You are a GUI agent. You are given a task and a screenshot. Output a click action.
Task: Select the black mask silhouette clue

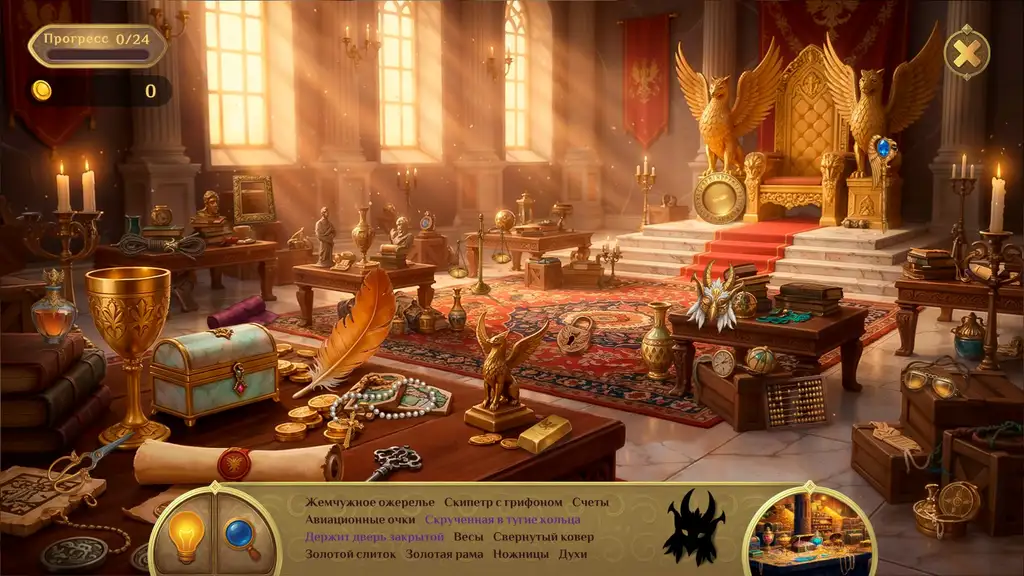coord(694,526)
